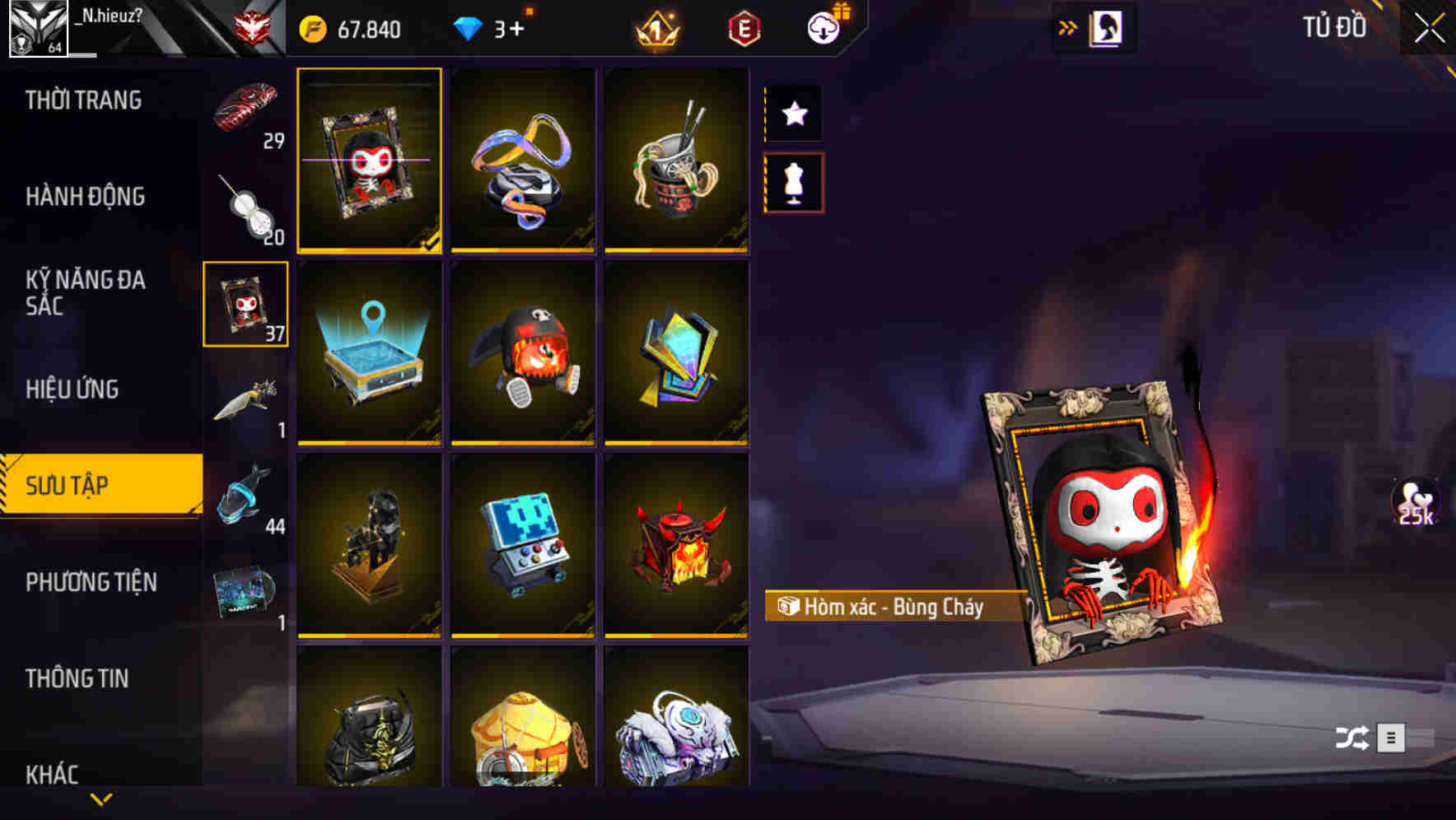Click the Hòm xác - Bùng Cháy item label
This screenshot has width=1456, height=820.
(885, 608)
